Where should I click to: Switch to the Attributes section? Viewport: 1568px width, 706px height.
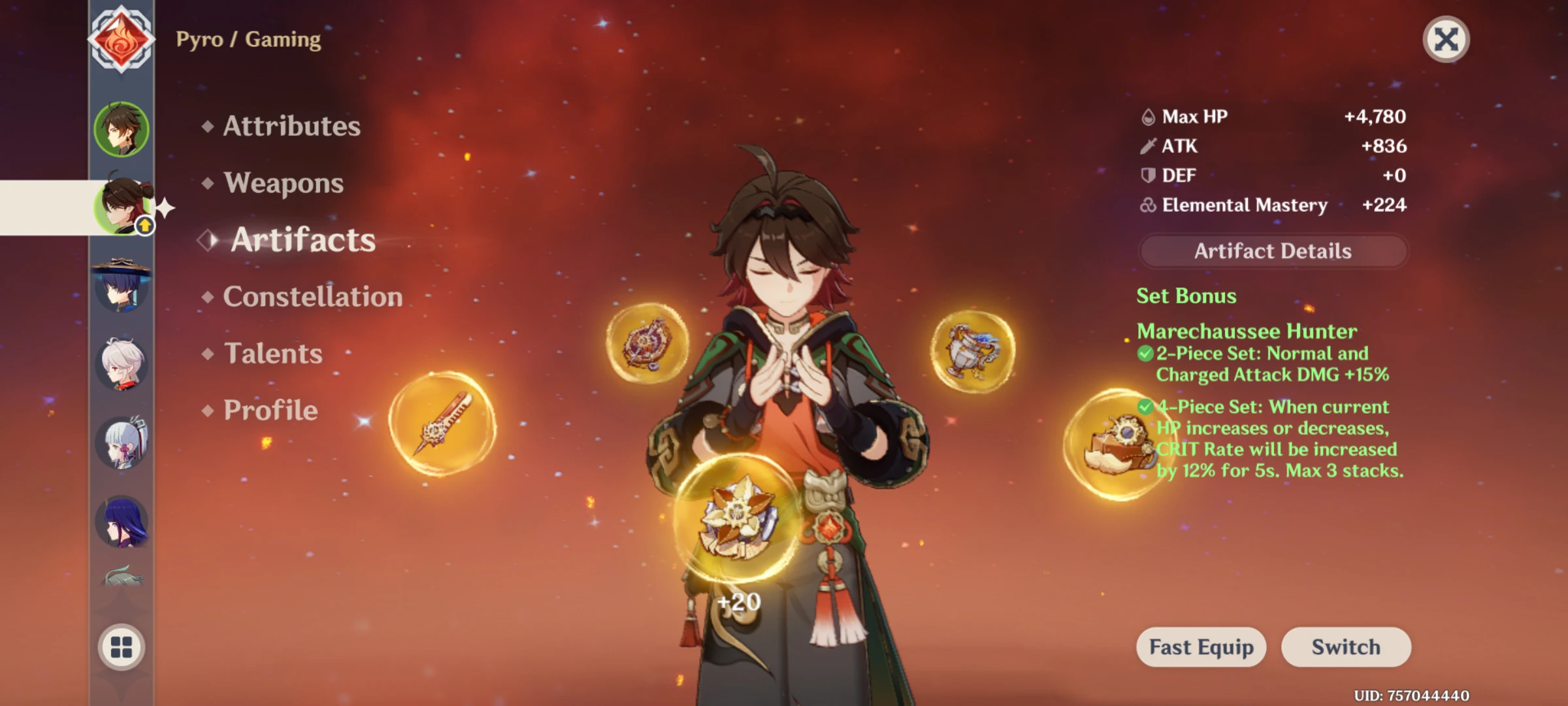coord(291,127)
